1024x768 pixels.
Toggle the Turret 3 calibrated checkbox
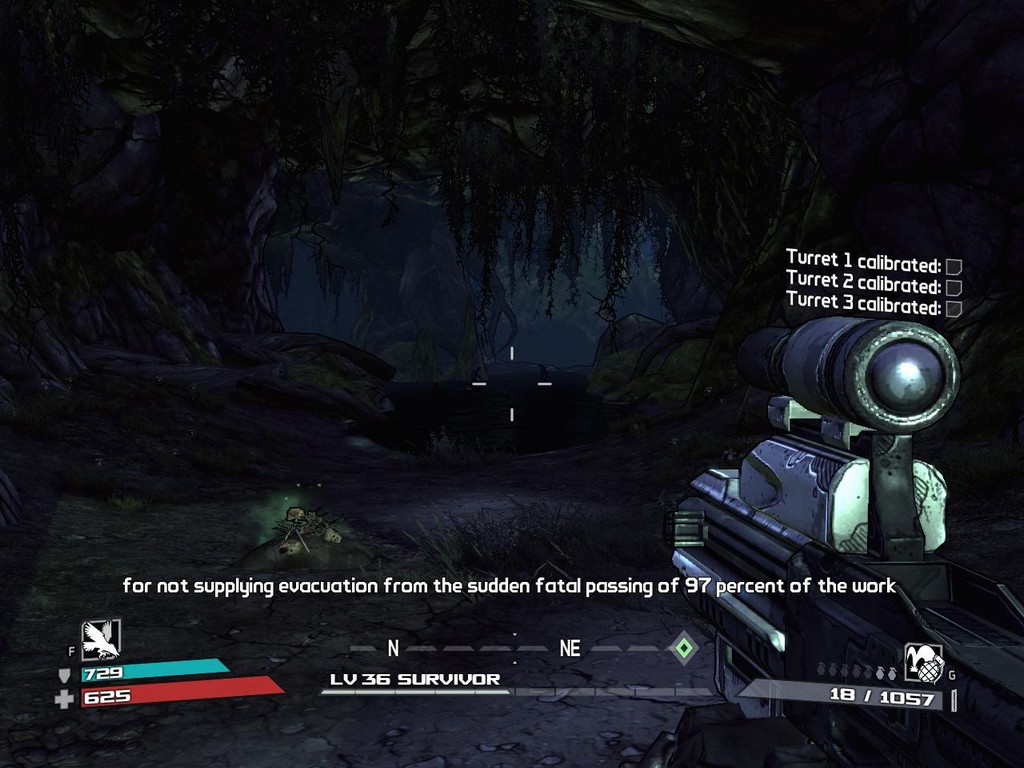coord(953,308)
